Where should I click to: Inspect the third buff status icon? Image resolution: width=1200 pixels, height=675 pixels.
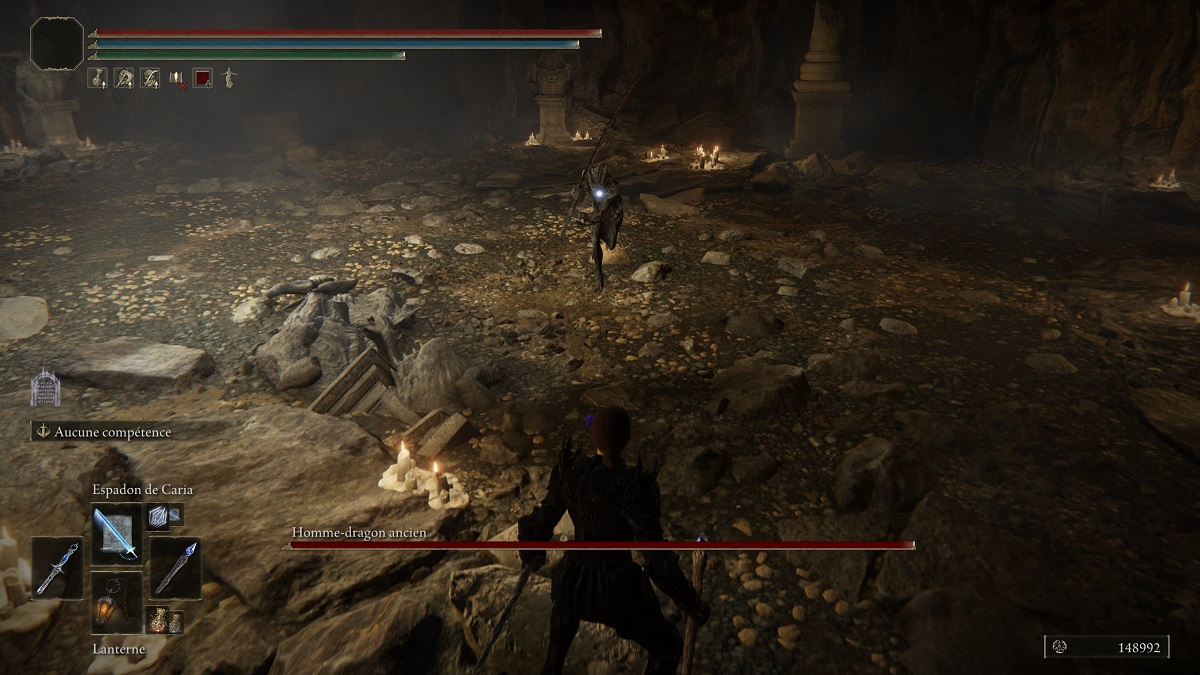click(150, 77)
